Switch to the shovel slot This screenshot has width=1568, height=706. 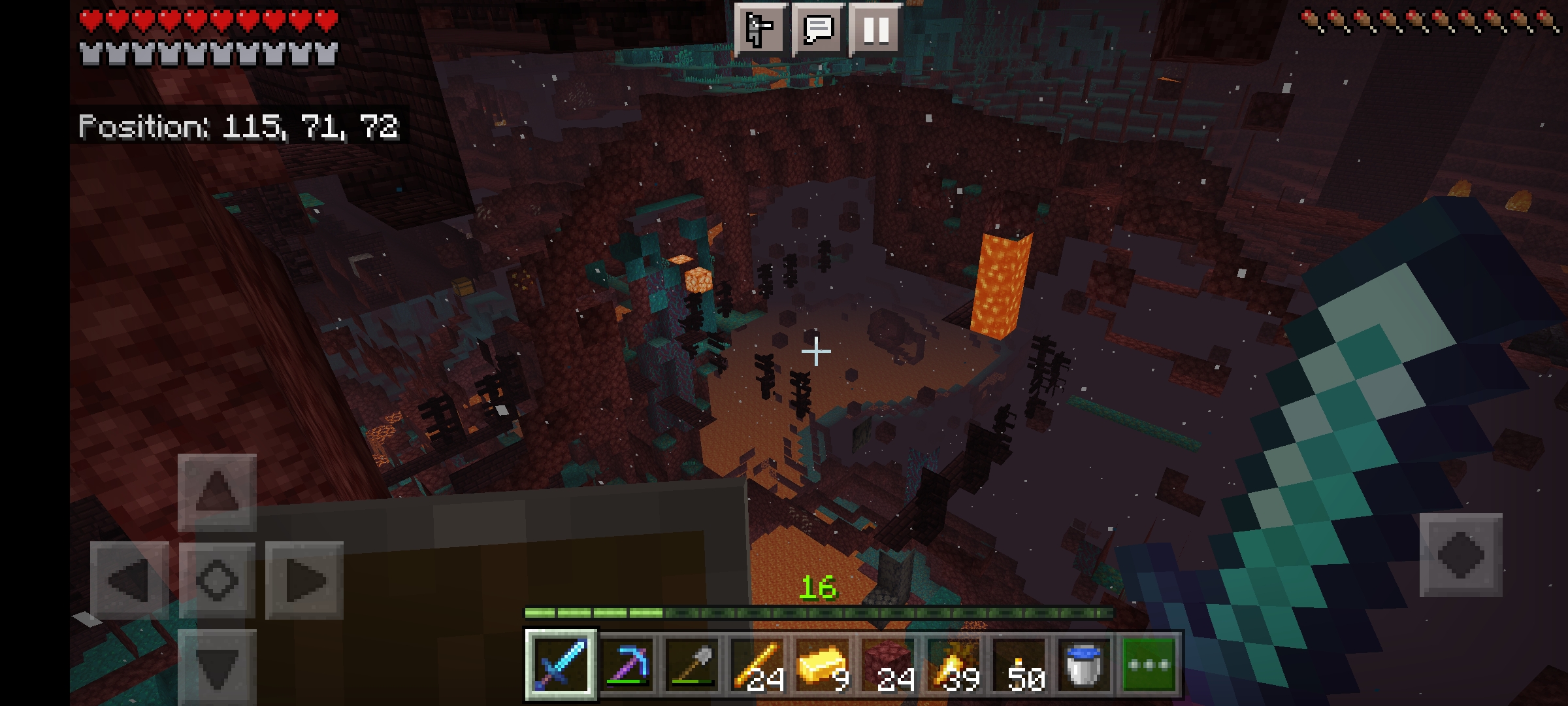click(691, 664)
